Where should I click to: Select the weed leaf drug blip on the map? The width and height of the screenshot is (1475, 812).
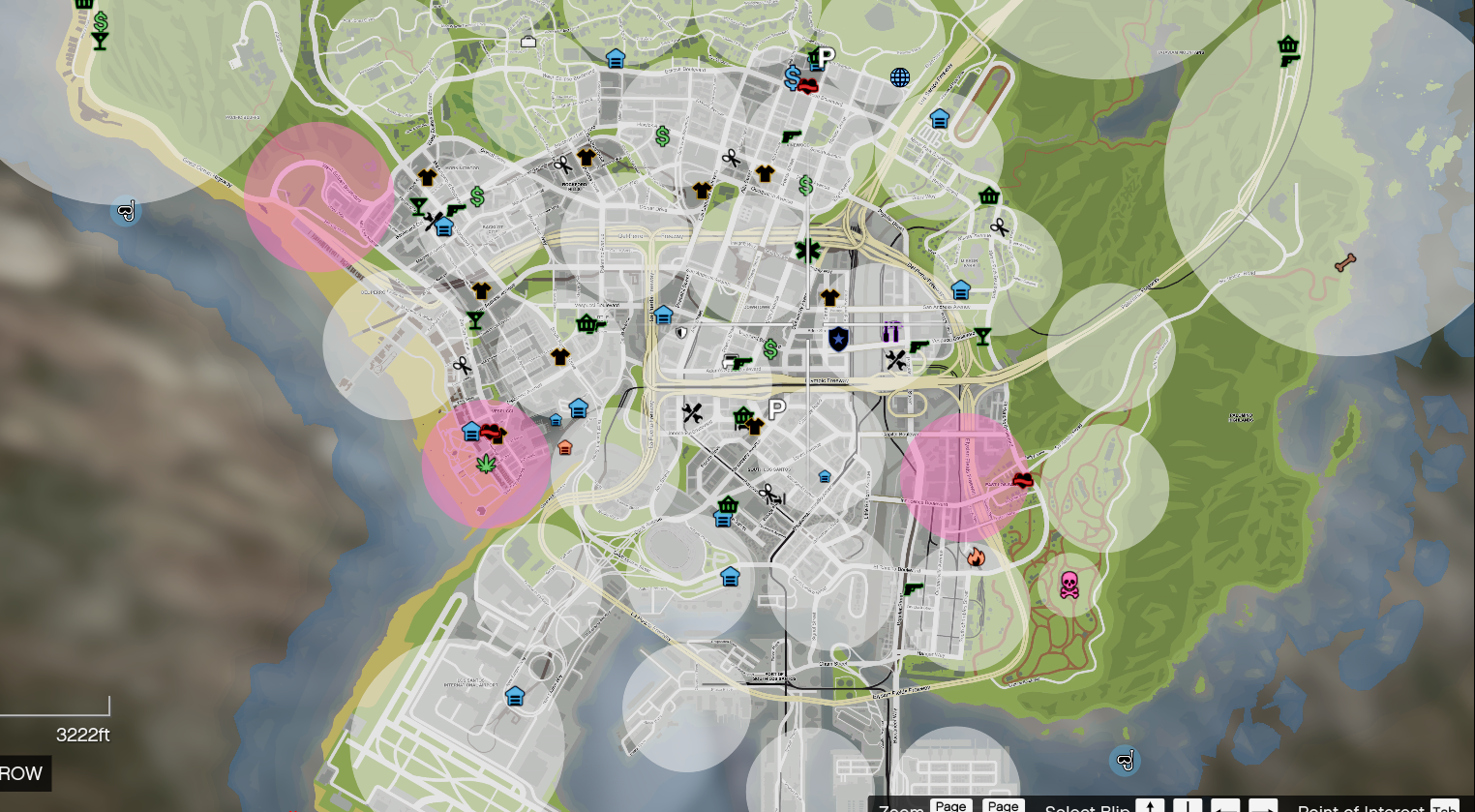[485, 463]
